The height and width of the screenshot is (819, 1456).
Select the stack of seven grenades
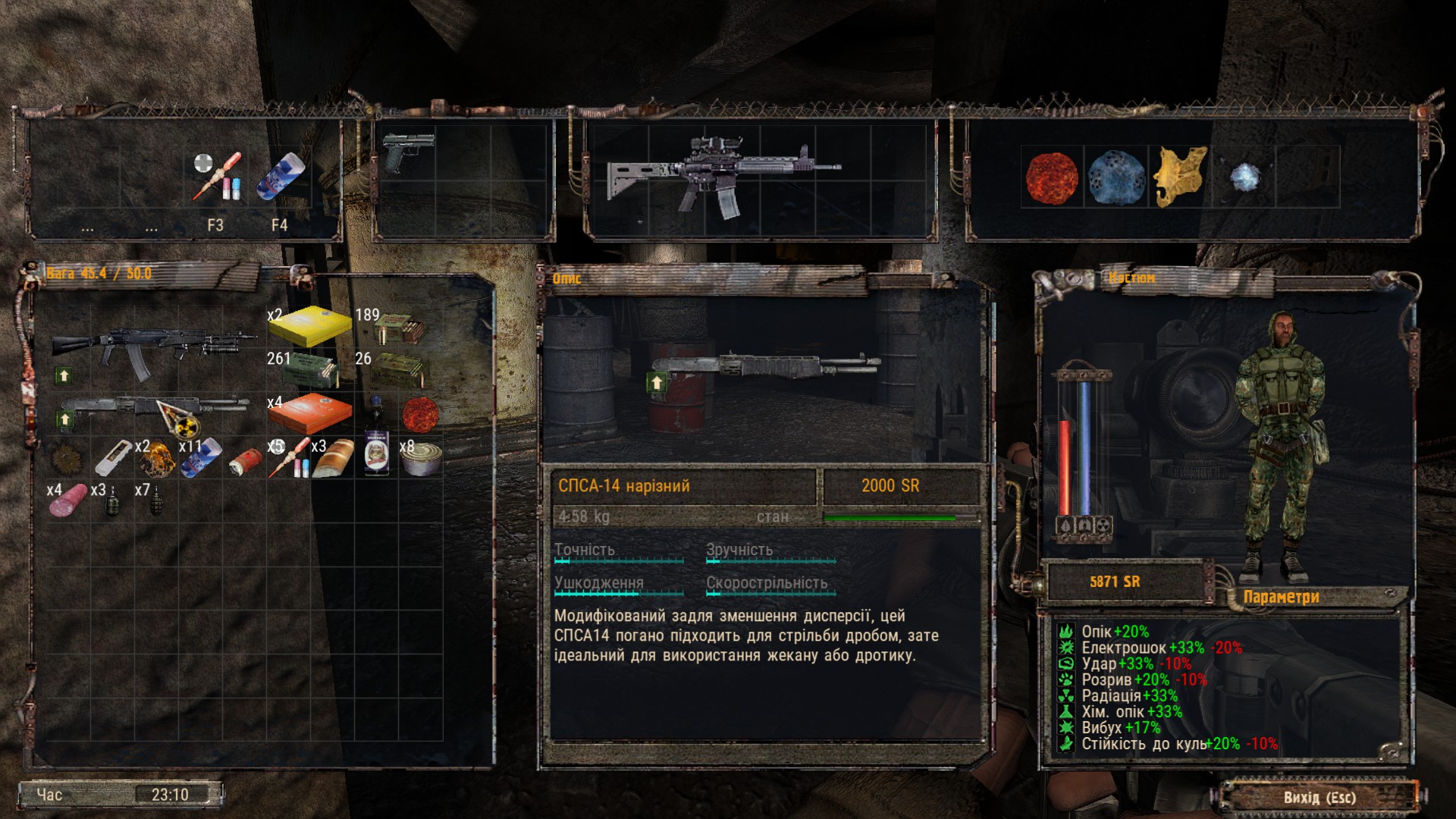(155, 500)
